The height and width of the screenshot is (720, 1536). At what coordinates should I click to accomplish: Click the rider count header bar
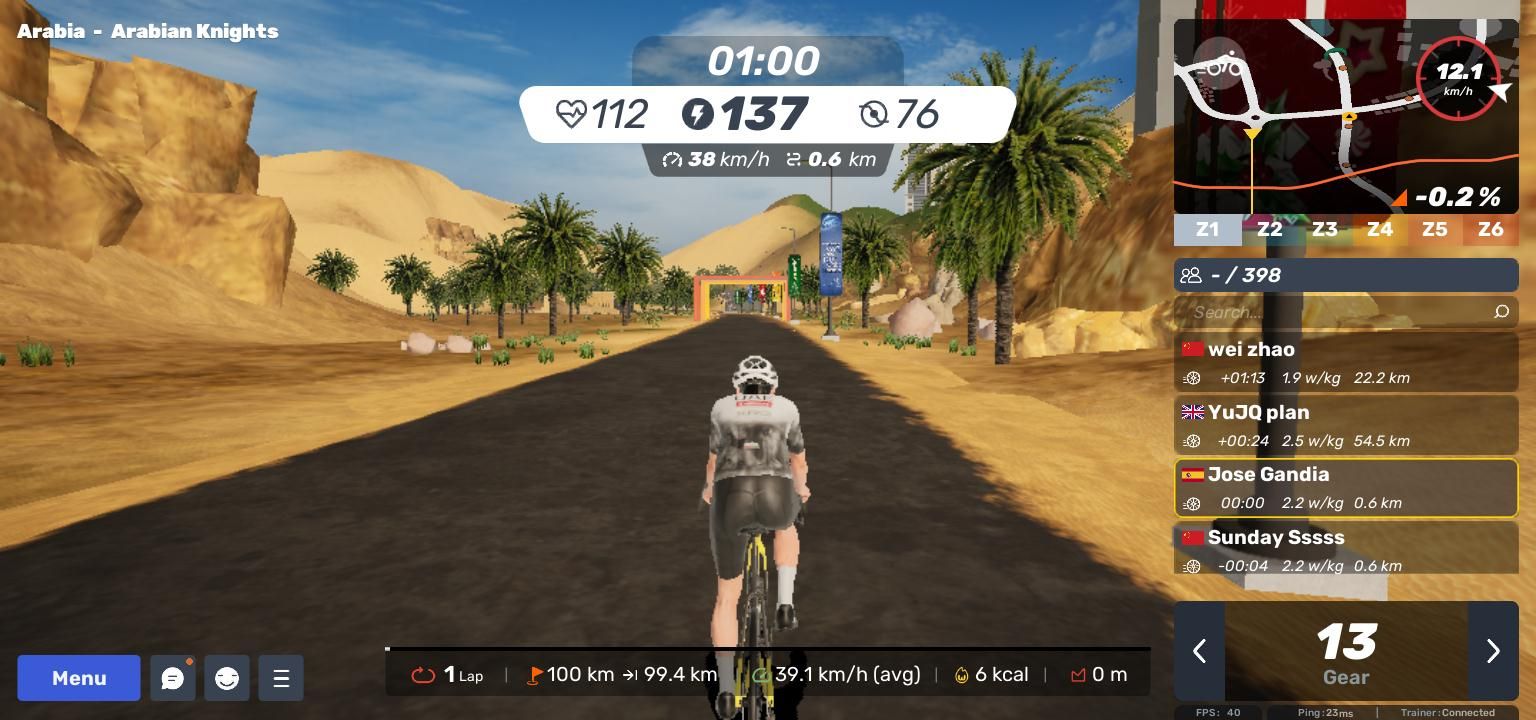1346,275
